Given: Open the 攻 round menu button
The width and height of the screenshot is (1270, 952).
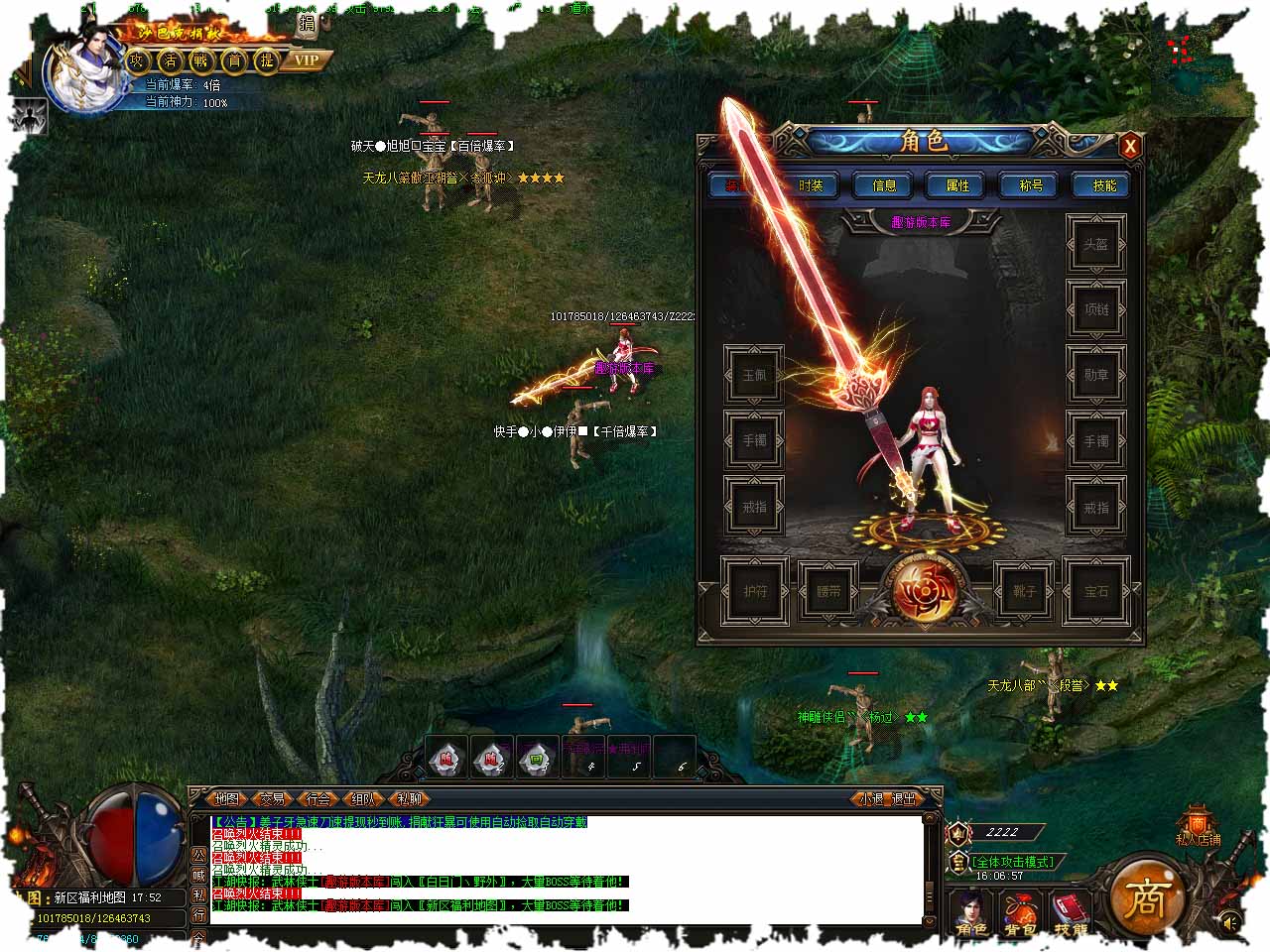Looking at the screenshot, I should (138, 60).
